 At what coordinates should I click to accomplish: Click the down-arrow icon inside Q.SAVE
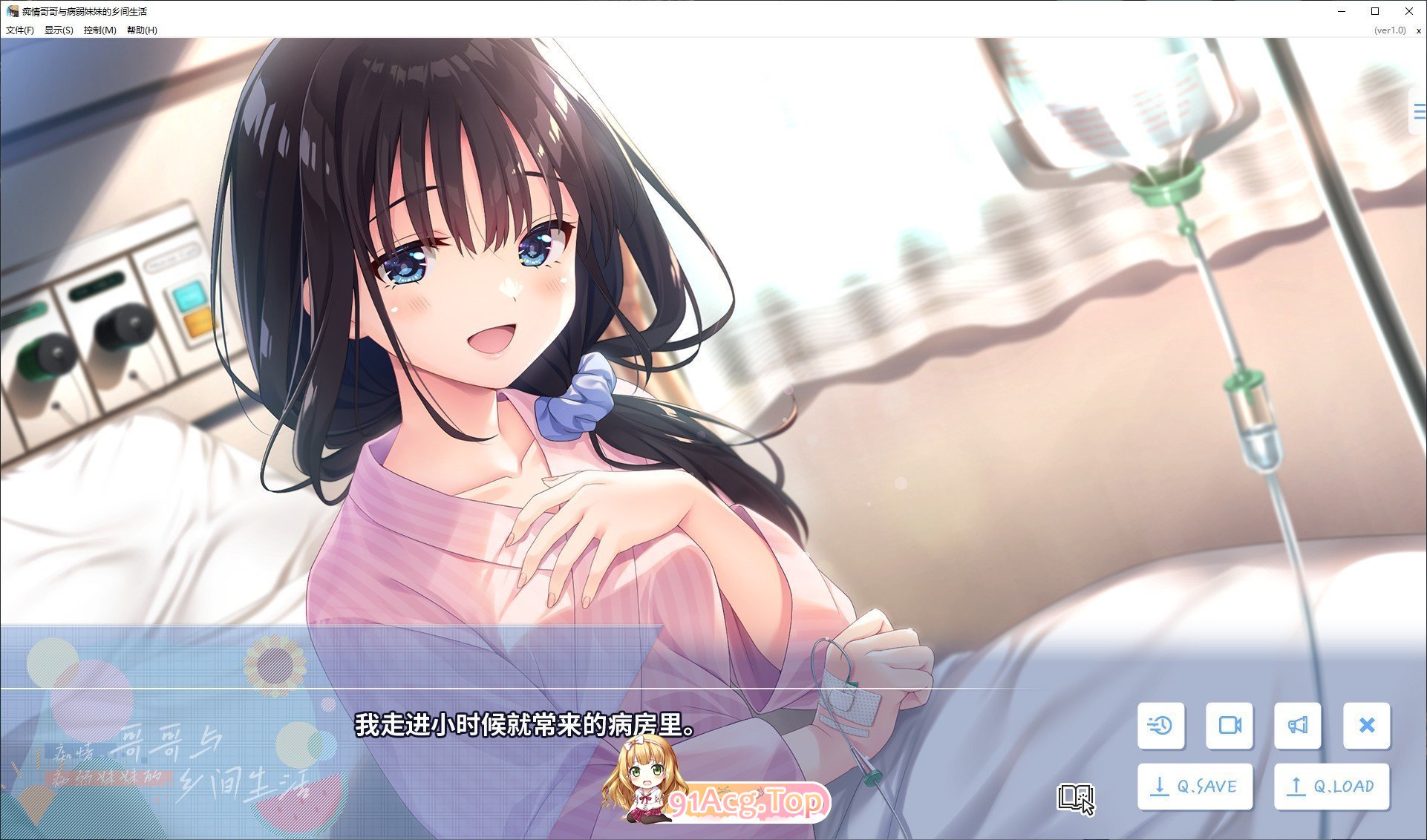[1159, 786]
